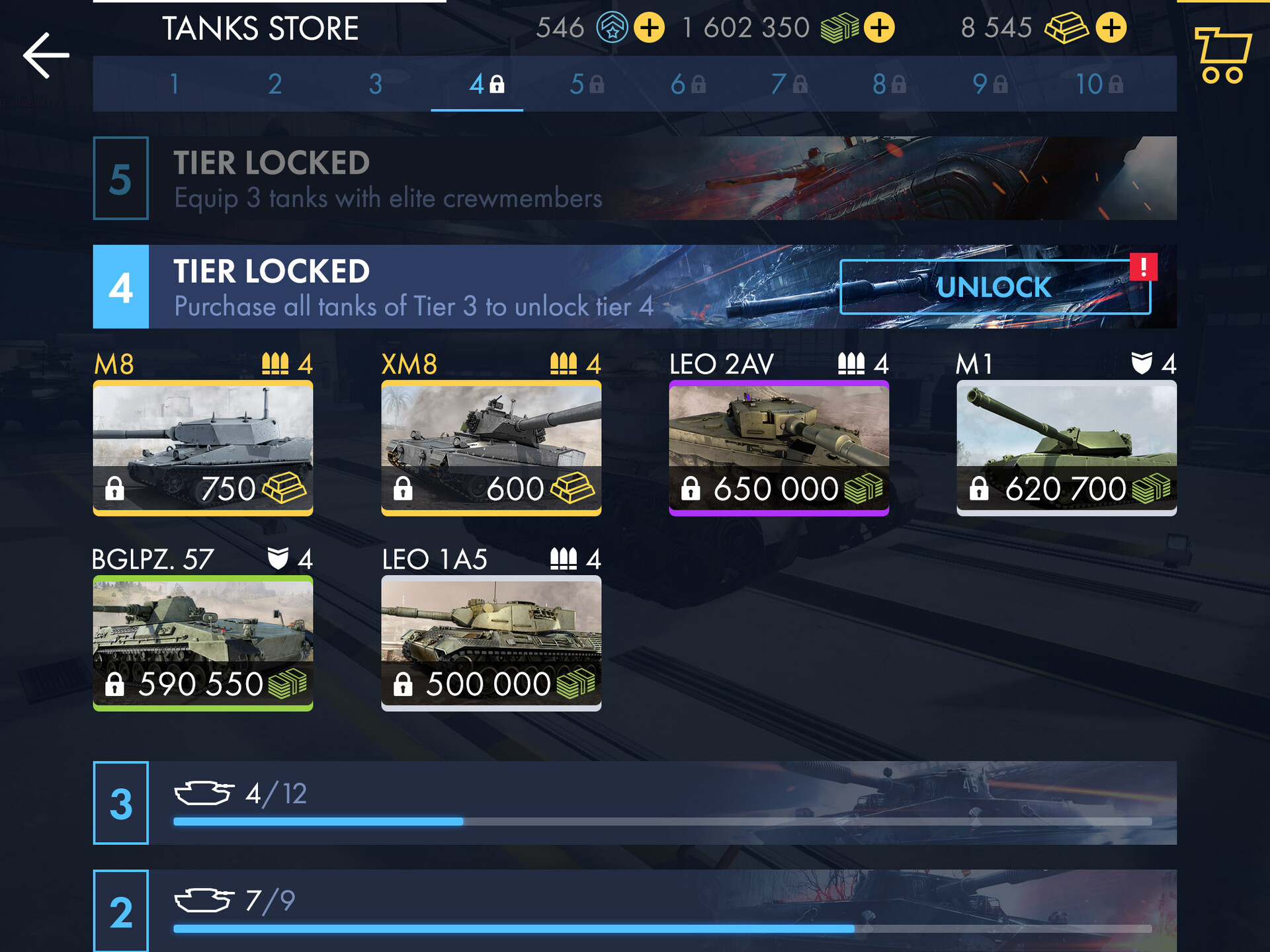
Task: View the LEO 2AV tank
Action: point(779,448)
